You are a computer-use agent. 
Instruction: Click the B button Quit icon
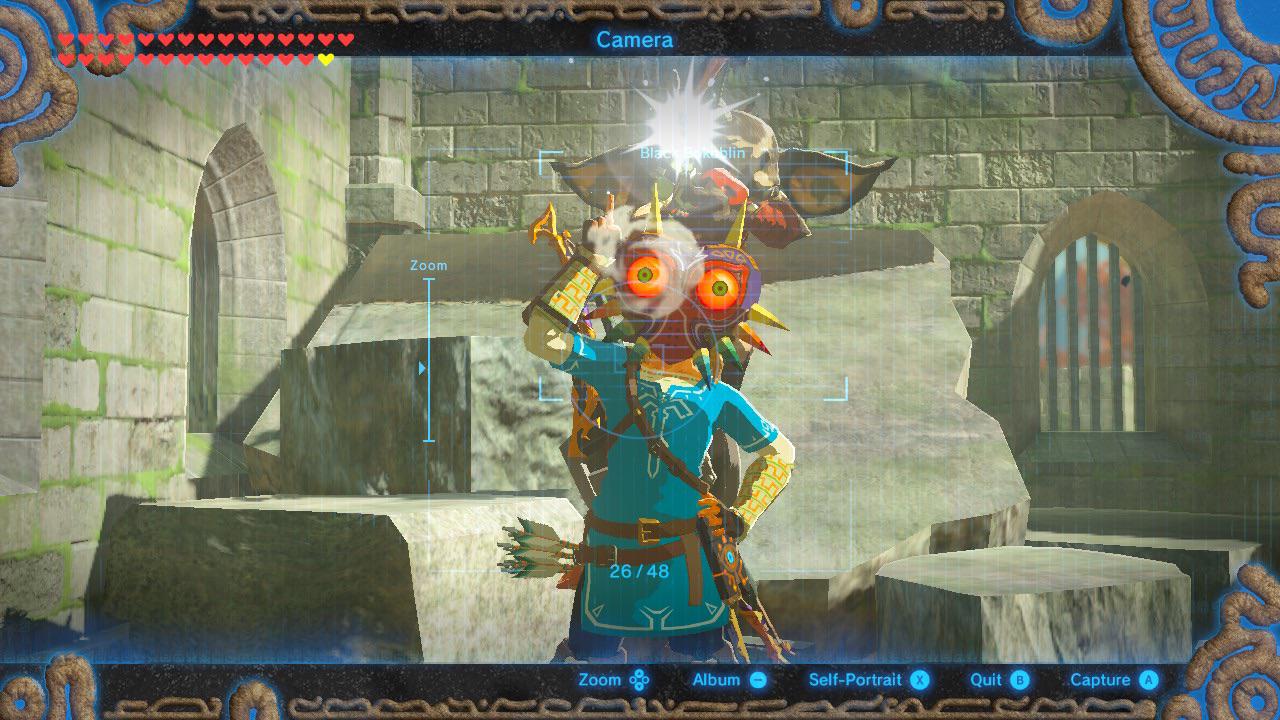1018,679
